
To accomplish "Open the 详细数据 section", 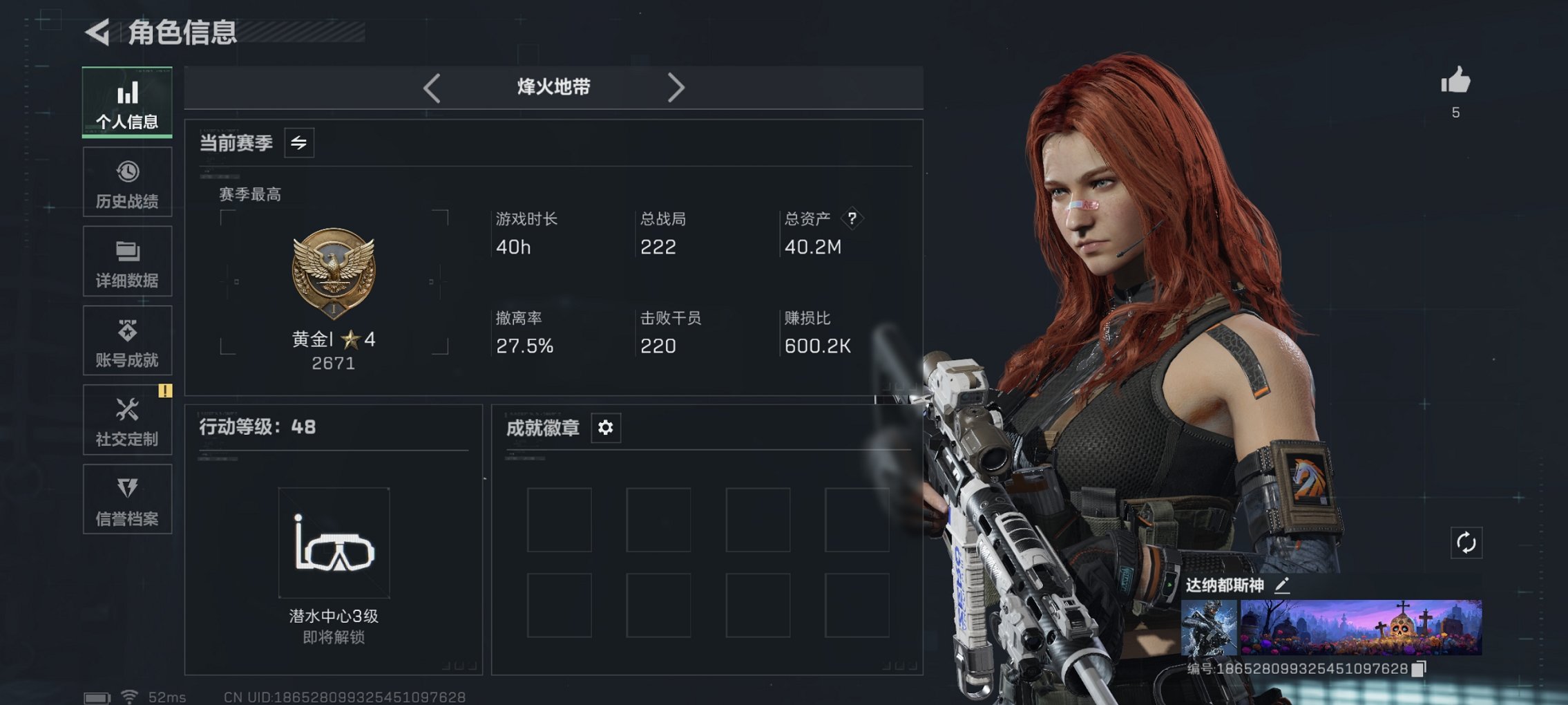I will tap(126, 261).
